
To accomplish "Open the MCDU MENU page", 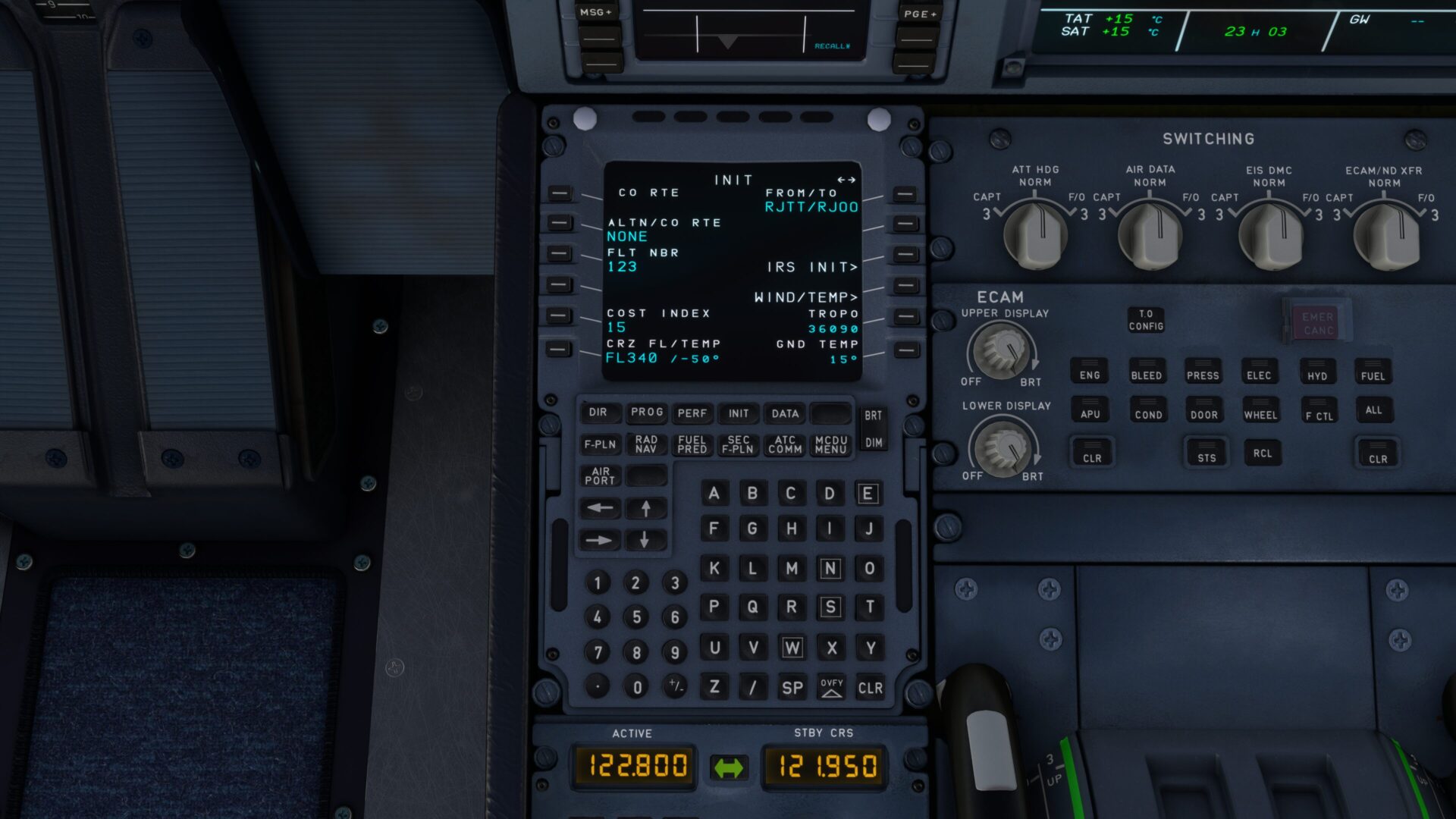I will coord(830,445).
